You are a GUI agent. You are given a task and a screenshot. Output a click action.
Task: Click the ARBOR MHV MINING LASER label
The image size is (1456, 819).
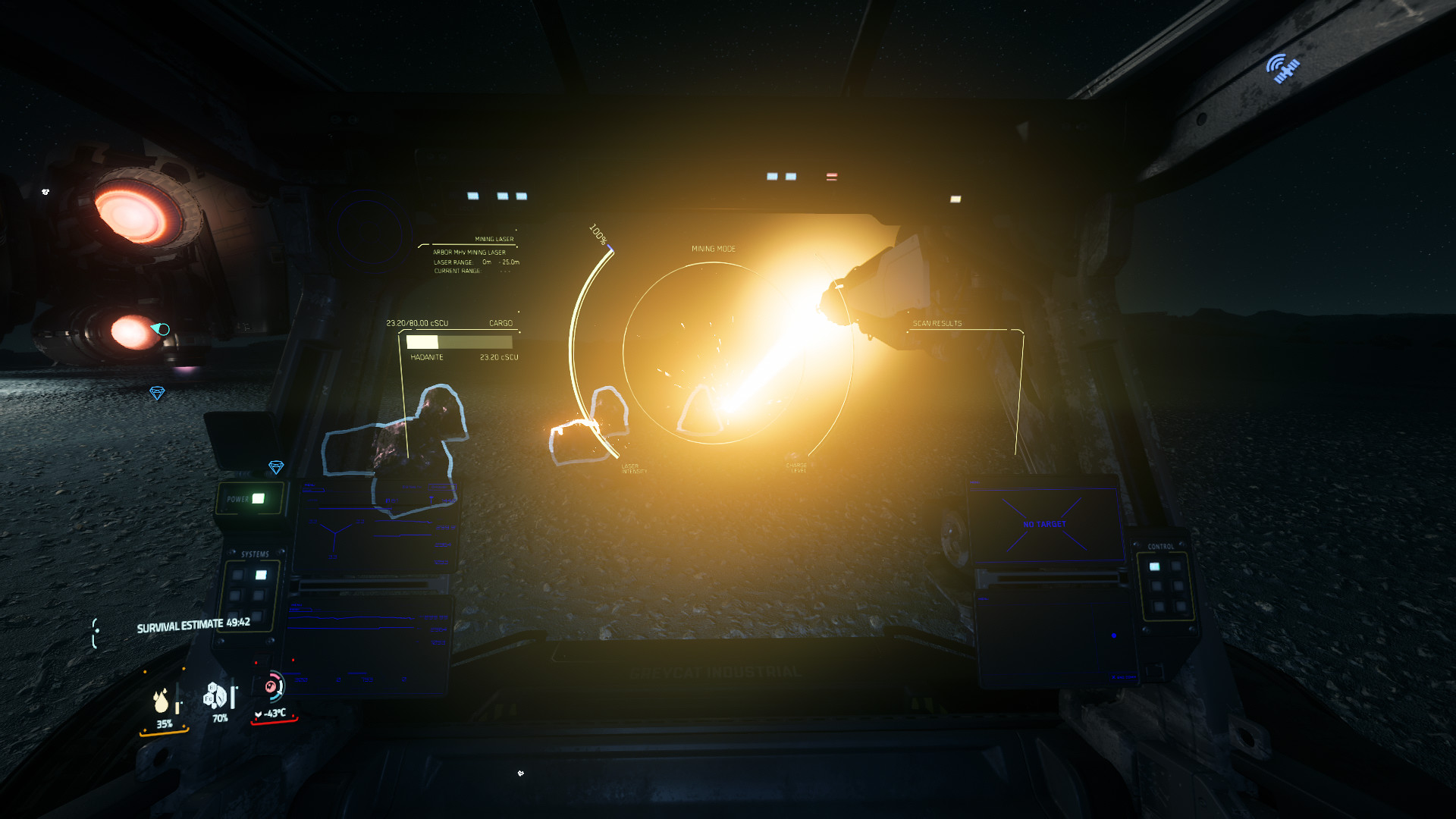(469, 253)
